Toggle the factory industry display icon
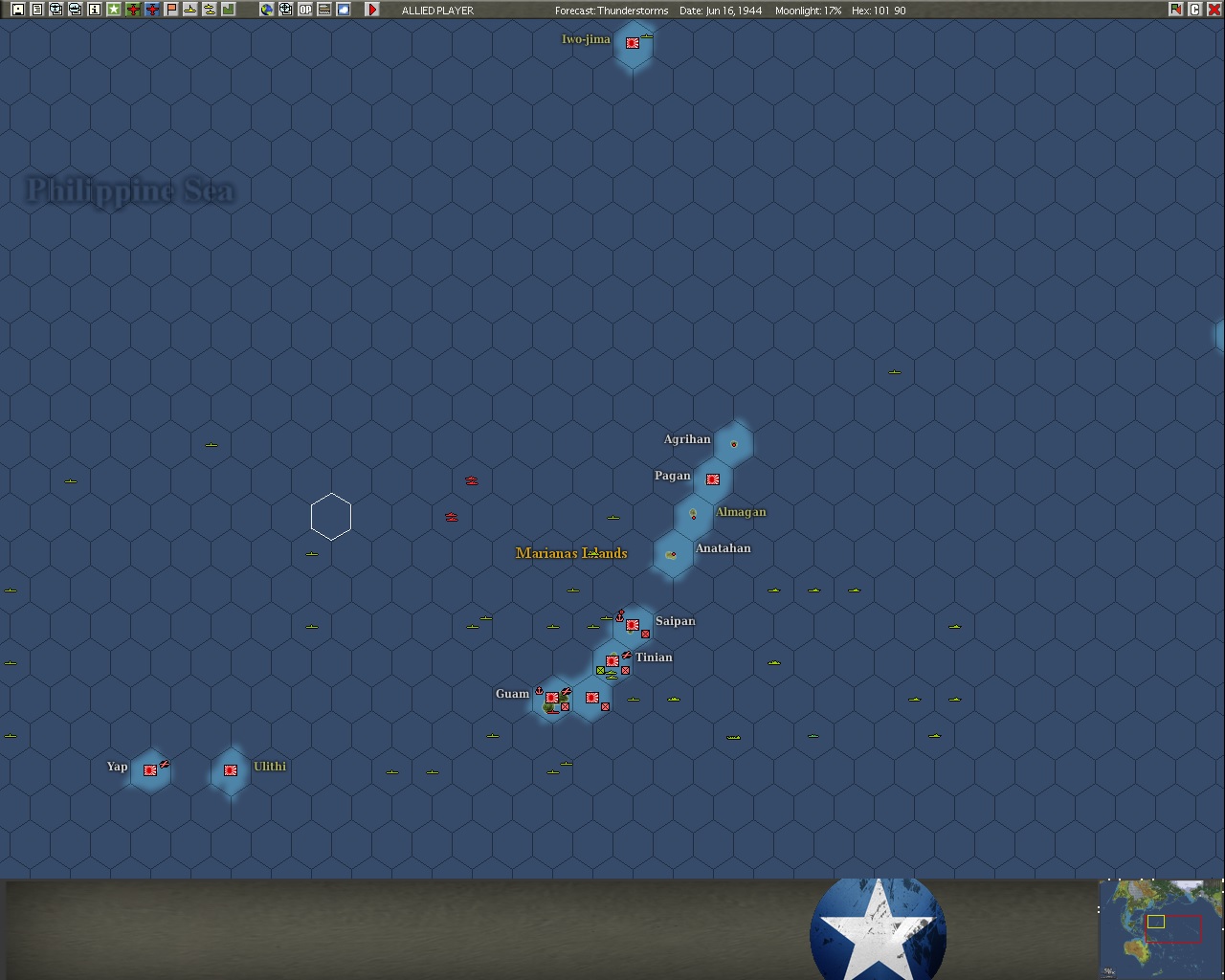 click(228, 10)
